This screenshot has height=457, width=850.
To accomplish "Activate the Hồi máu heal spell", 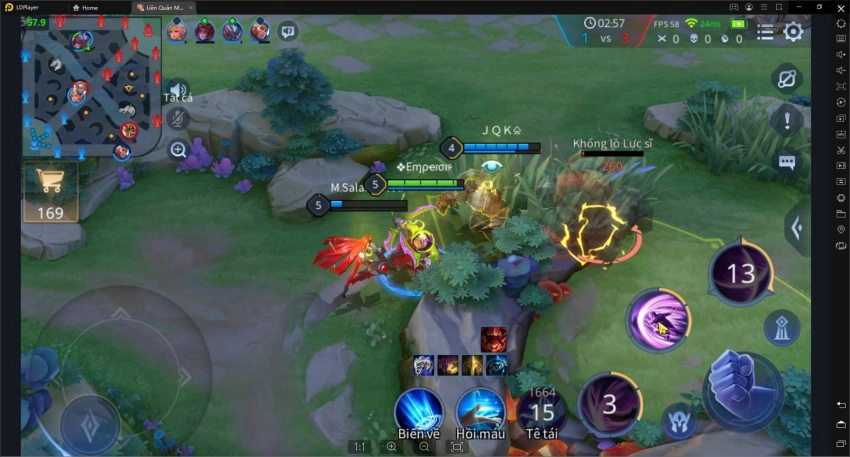I will [480, 411].
